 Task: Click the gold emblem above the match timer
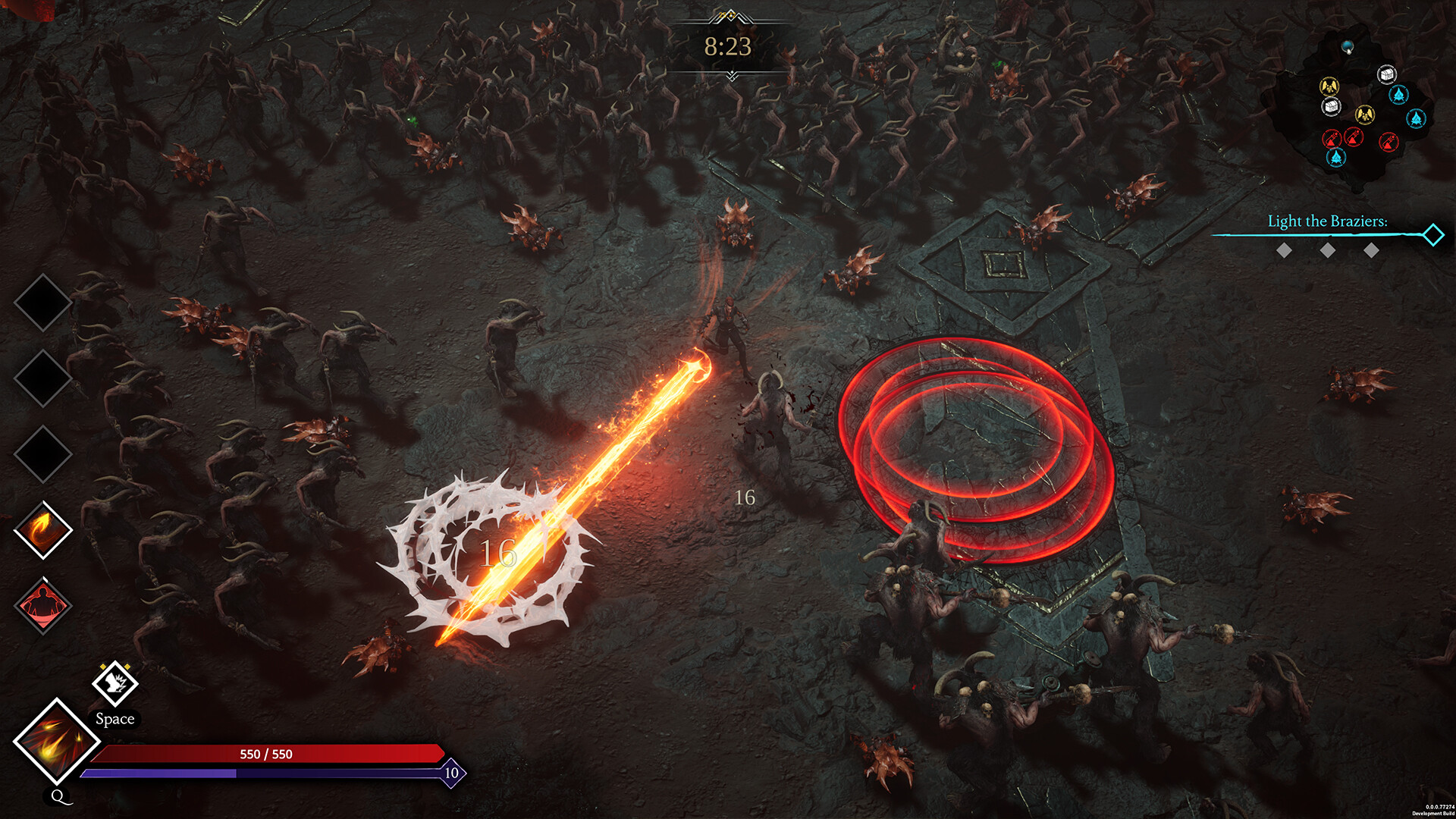[x=729, y=14]
